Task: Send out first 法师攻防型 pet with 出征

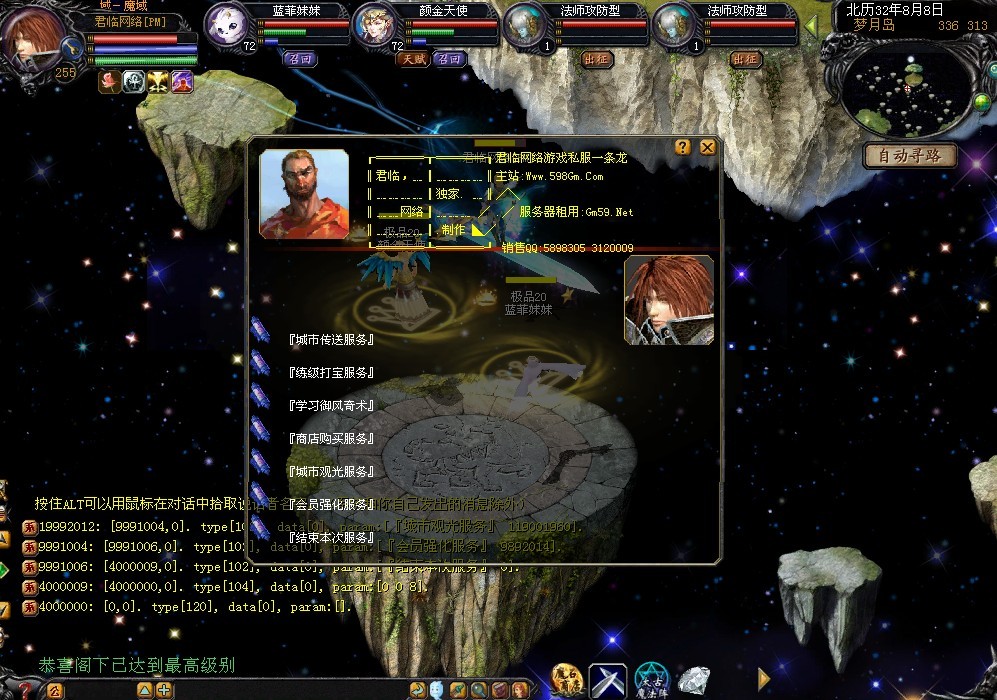Action: [x=596, y=59]
